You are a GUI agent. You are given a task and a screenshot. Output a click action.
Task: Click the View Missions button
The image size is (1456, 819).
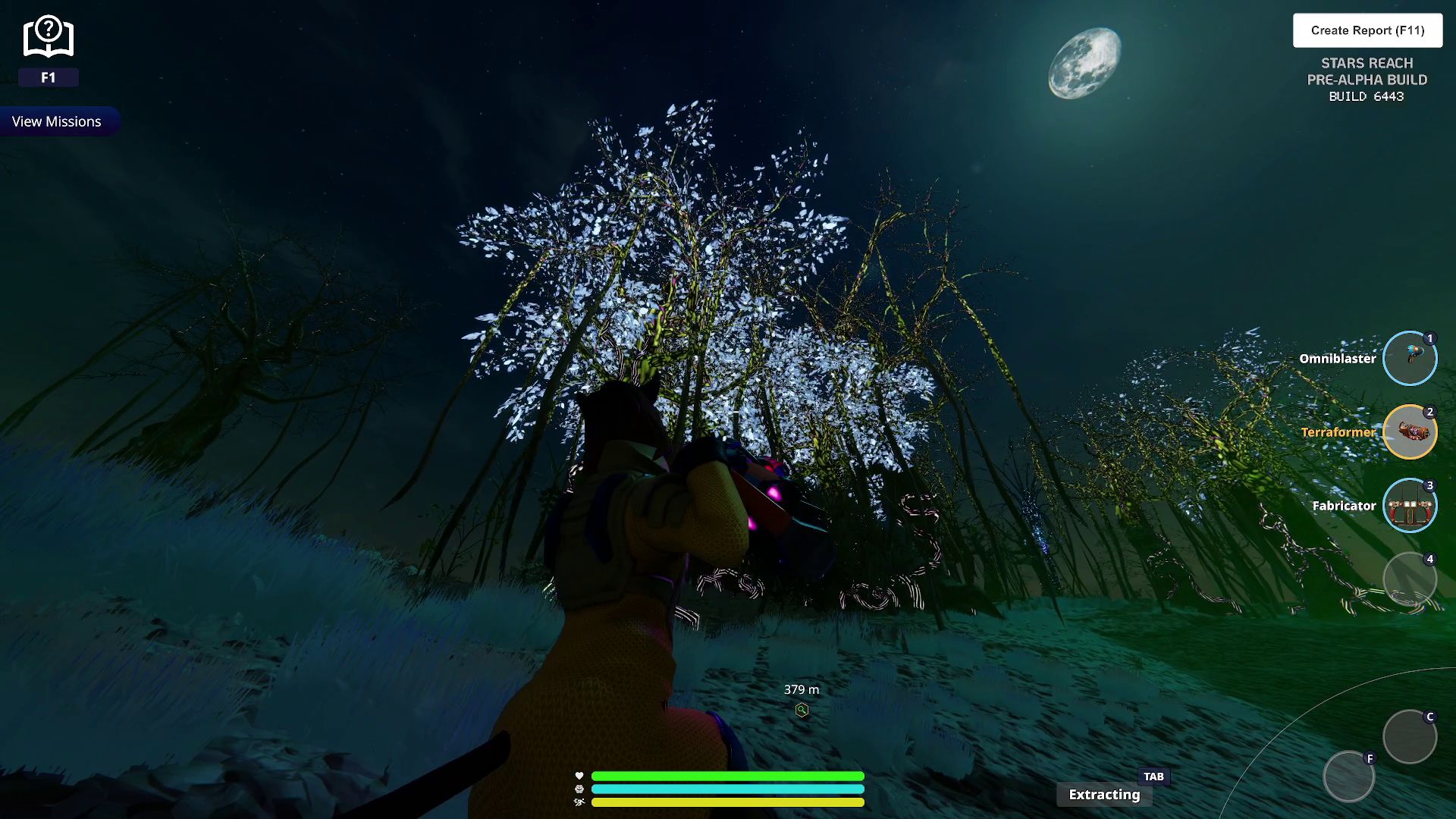pyautogui.click(x=57, y=121)
